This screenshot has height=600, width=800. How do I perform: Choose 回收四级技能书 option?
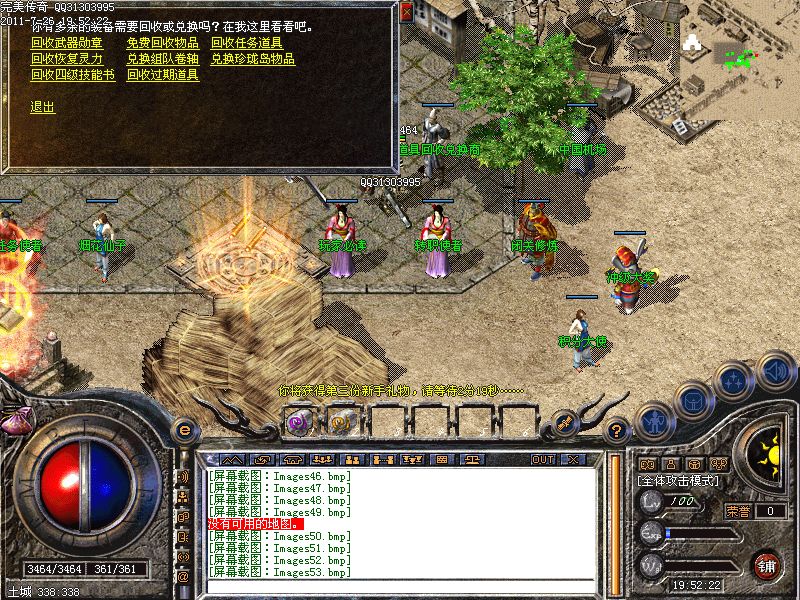coord(72,74)
